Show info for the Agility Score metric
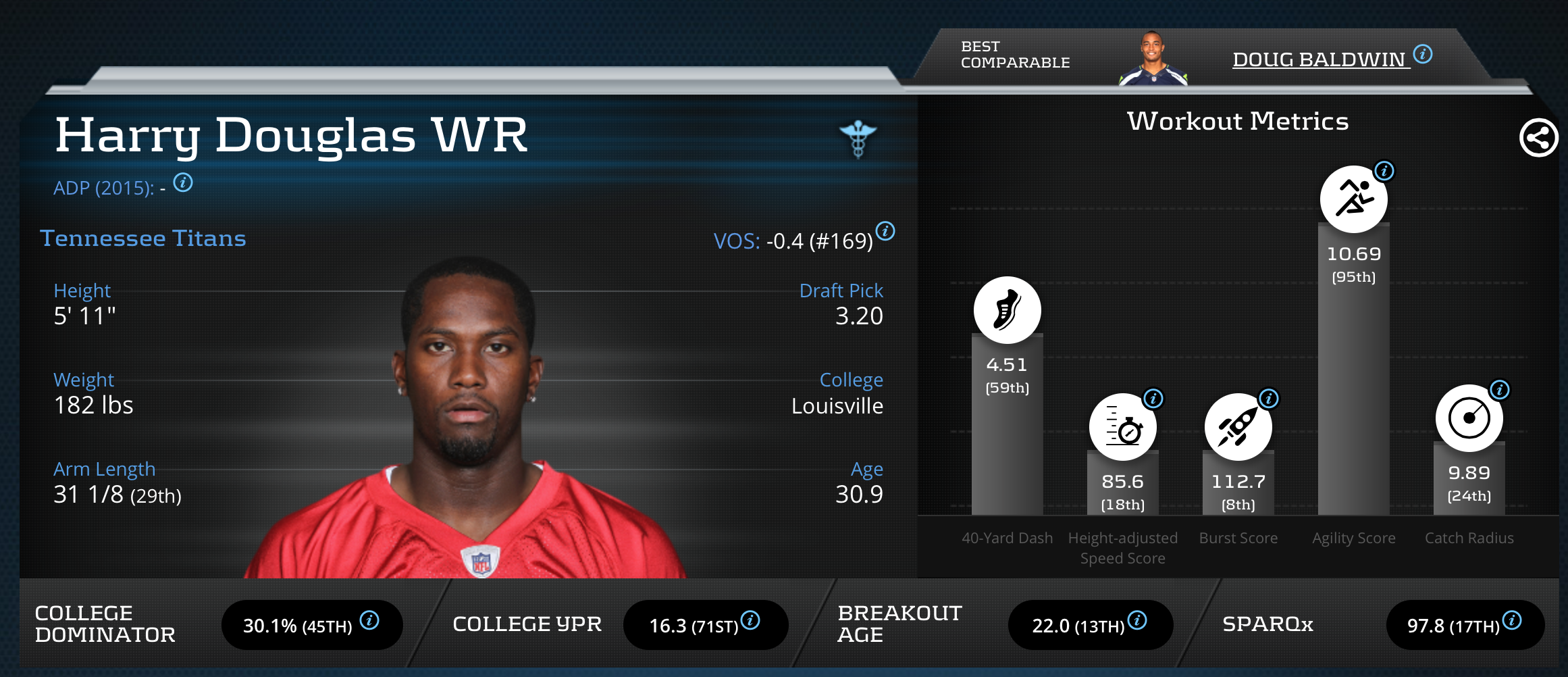 point(1384,171)
